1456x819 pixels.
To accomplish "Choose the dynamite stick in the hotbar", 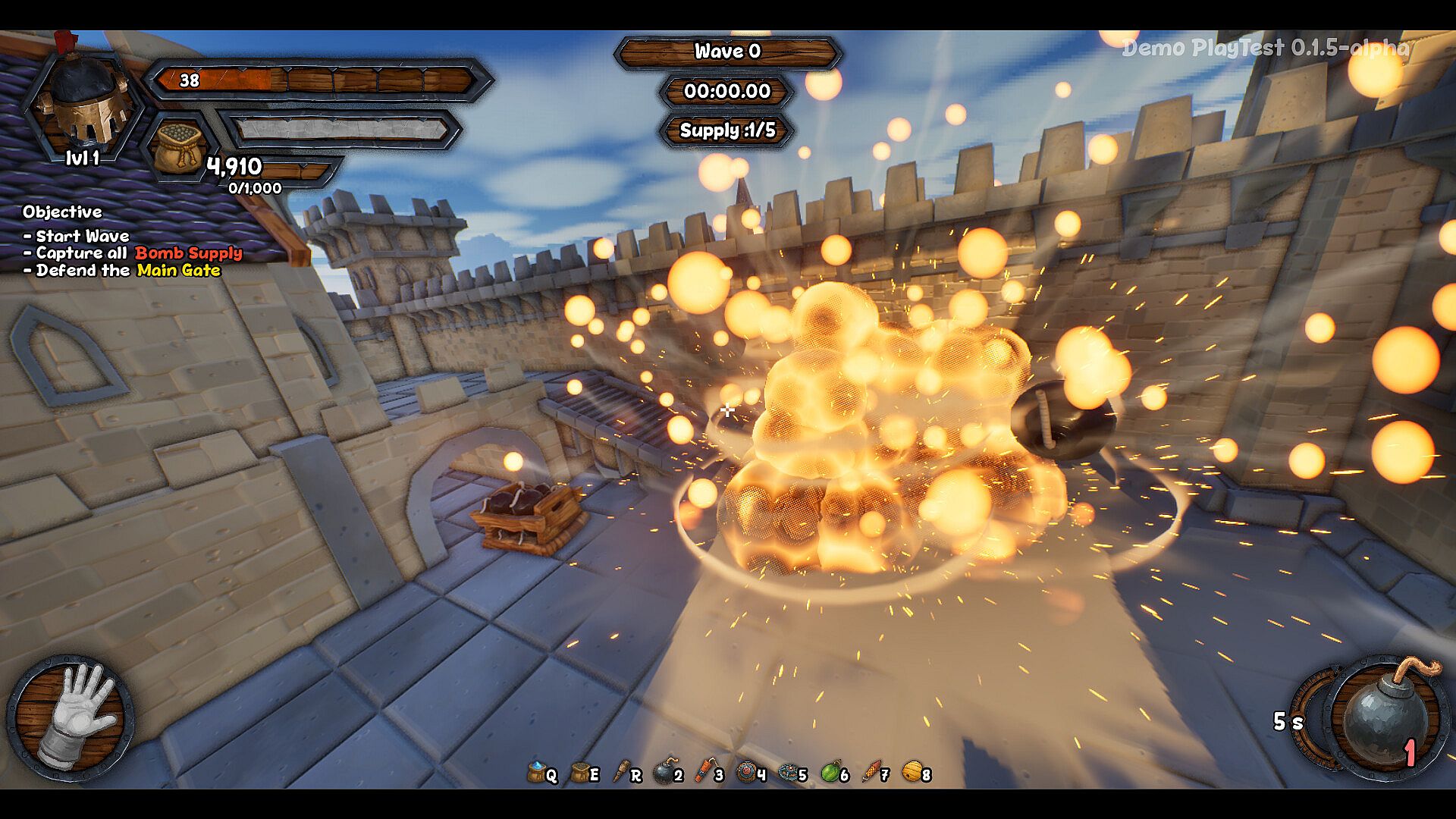I will click(x=704, y=772).
